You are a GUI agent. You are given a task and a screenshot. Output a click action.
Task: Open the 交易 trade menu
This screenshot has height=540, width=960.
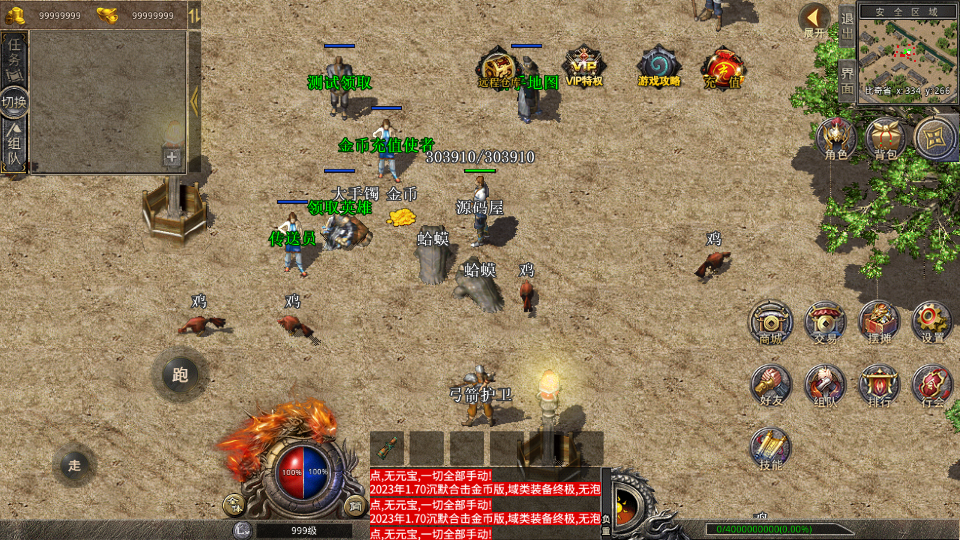tap(825, 322)
